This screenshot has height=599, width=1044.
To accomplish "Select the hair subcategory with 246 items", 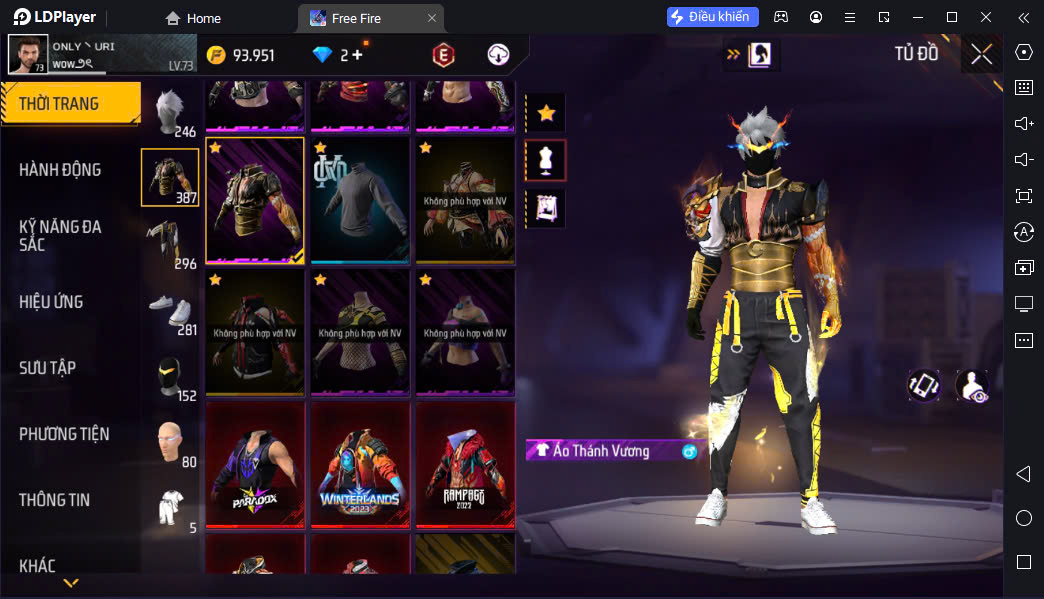I will point(171,110).
